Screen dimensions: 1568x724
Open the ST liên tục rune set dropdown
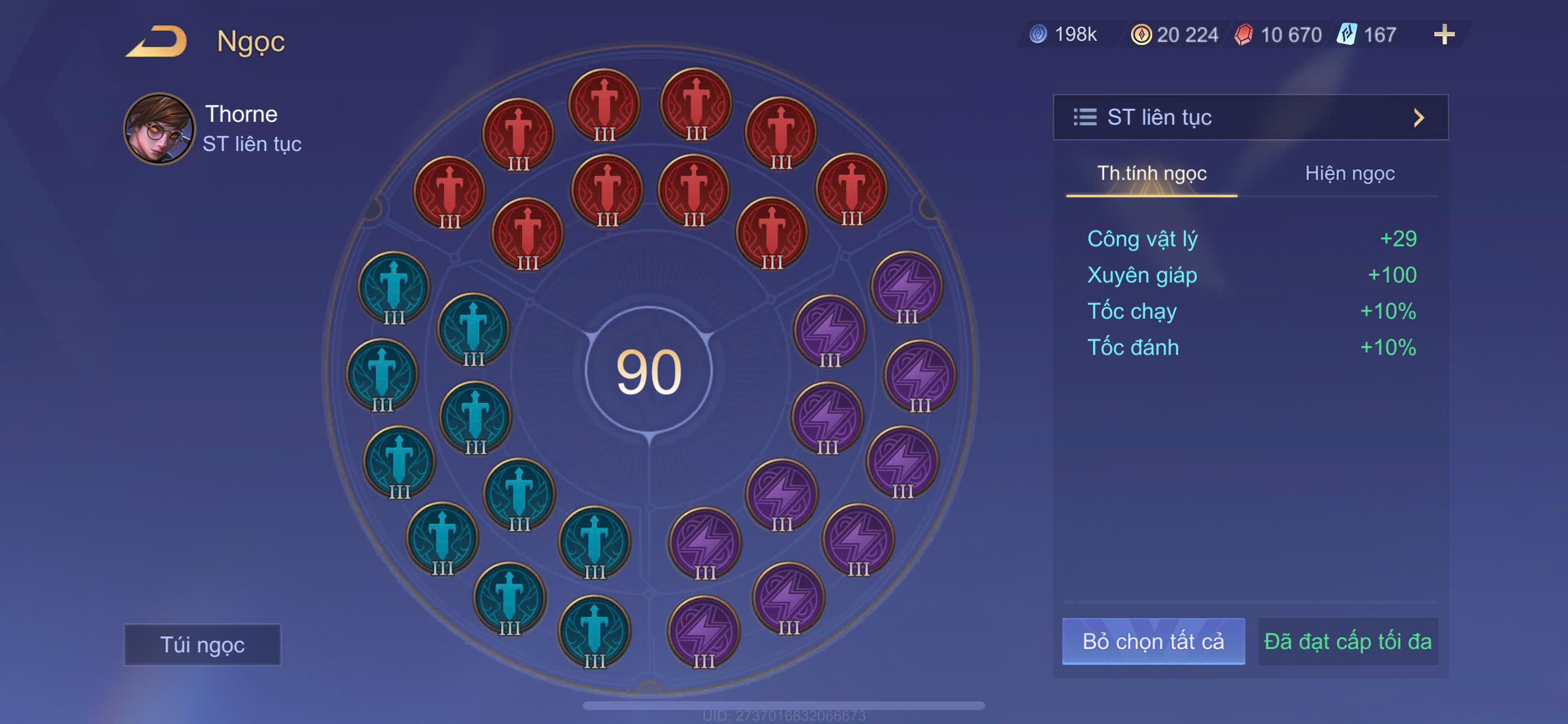[1249, 117]
